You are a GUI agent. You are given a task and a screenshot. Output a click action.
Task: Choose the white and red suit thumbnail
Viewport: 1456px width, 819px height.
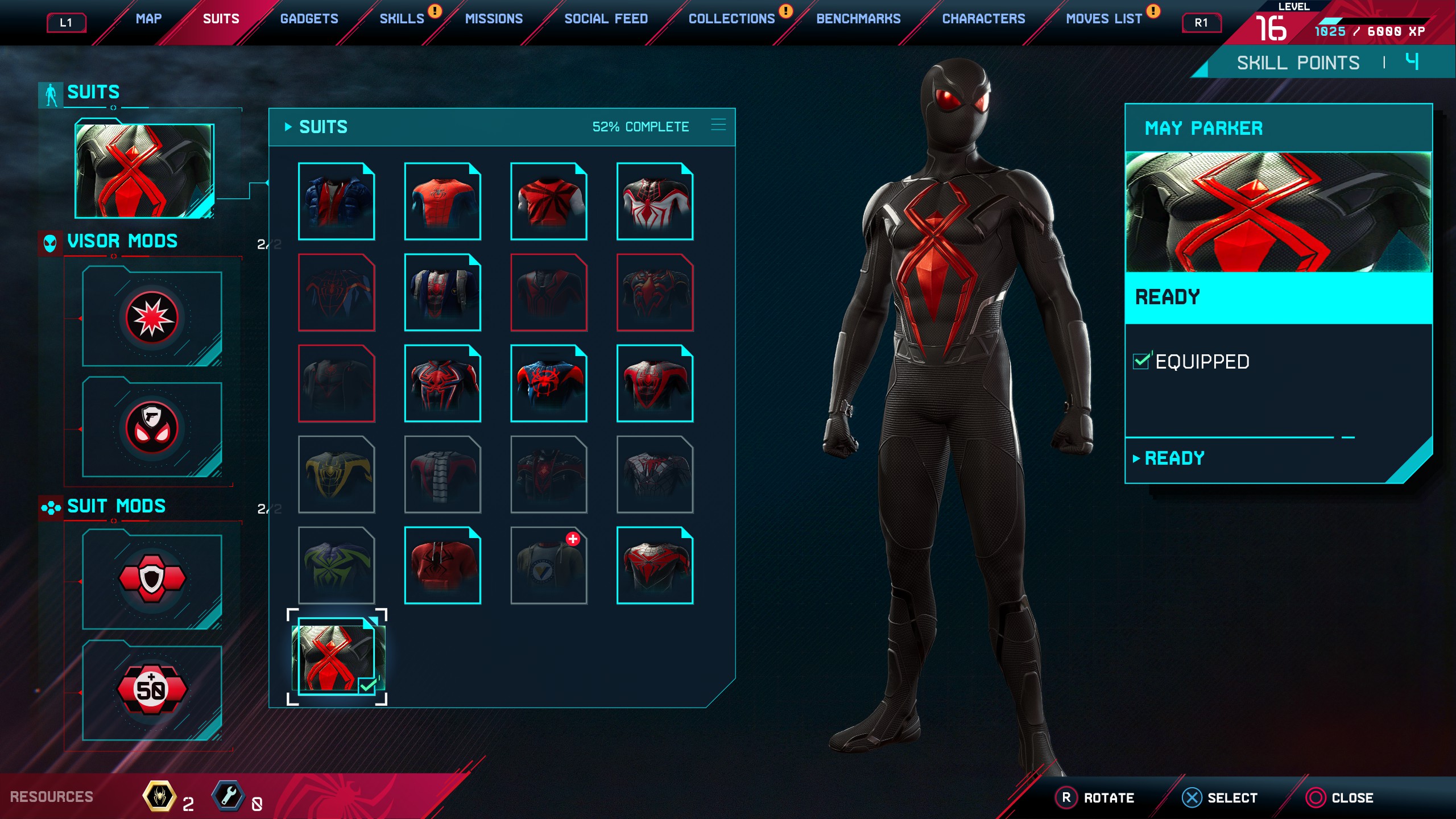pyautogui.click(x=655, y=201)
